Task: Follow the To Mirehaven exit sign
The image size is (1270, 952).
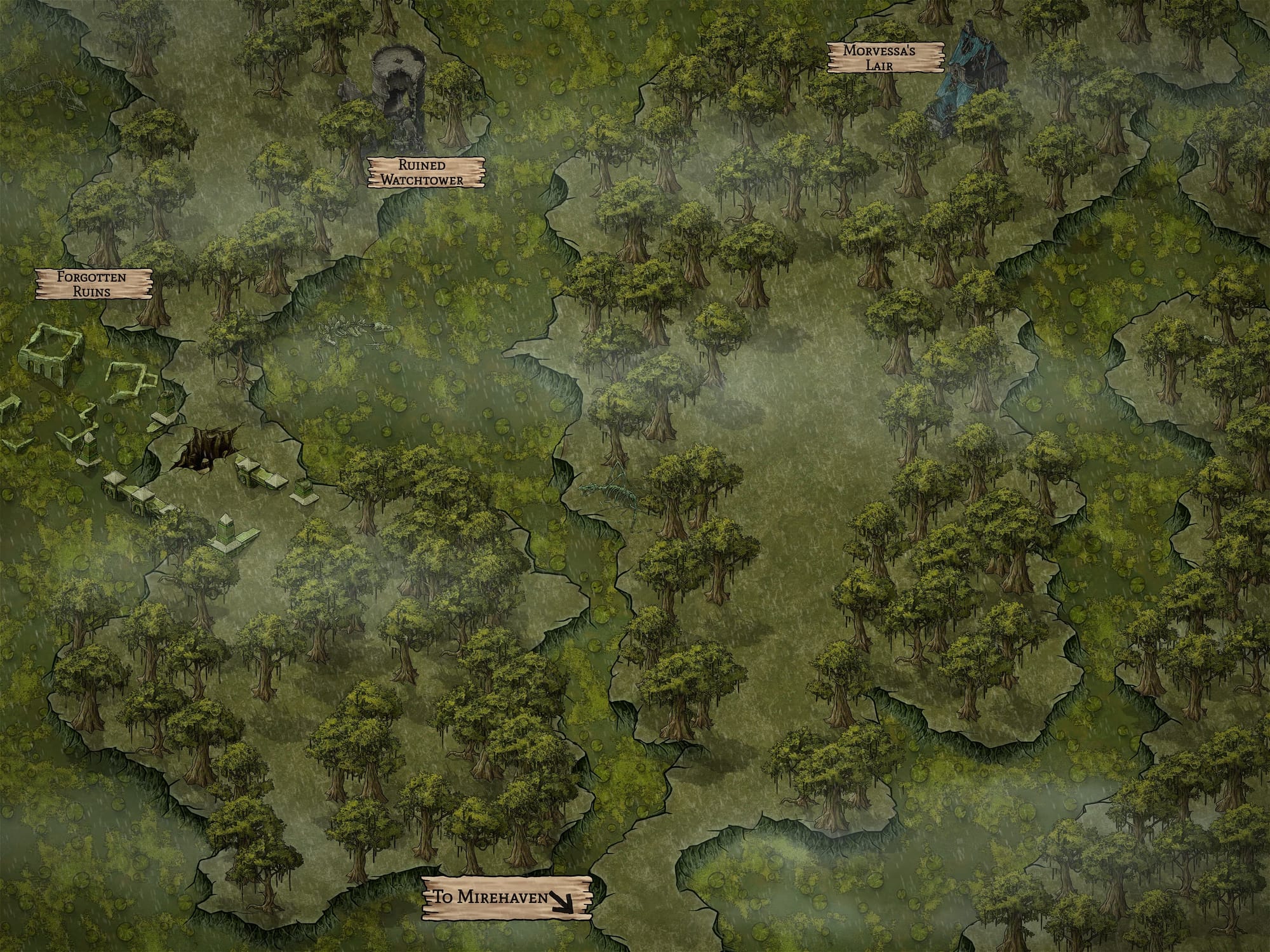Action: 507,897
